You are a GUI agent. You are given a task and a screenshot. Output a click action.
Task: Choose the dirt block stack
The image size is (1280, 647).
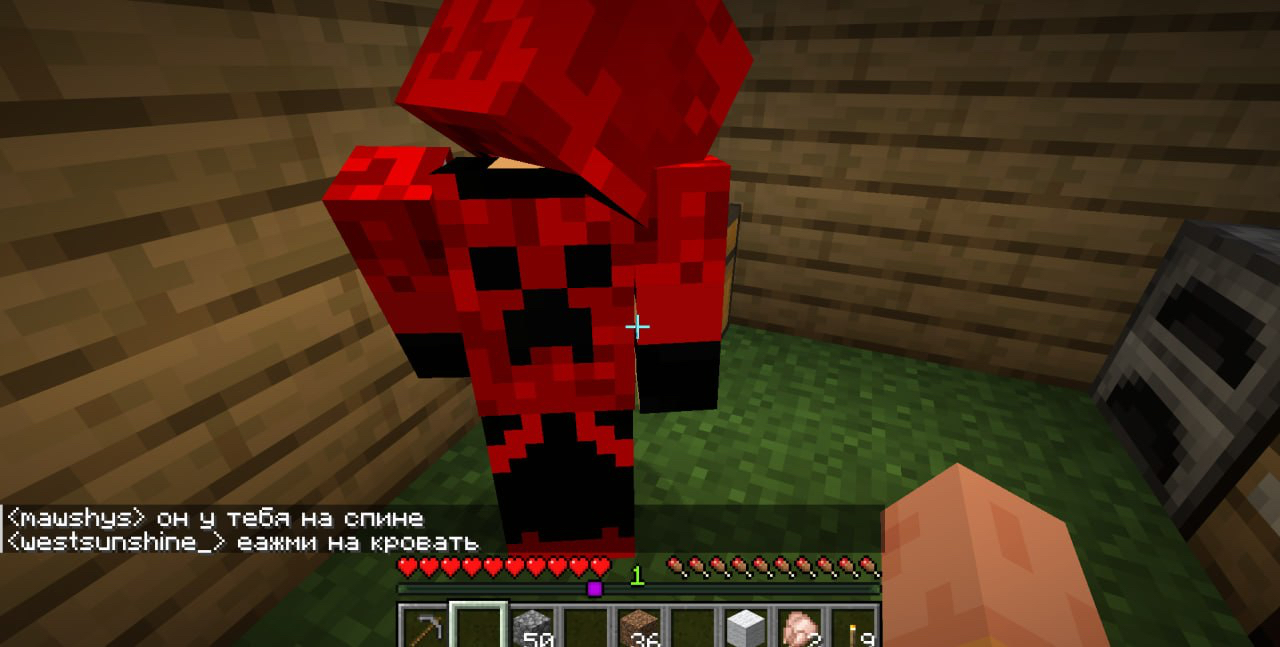point(640,629)
